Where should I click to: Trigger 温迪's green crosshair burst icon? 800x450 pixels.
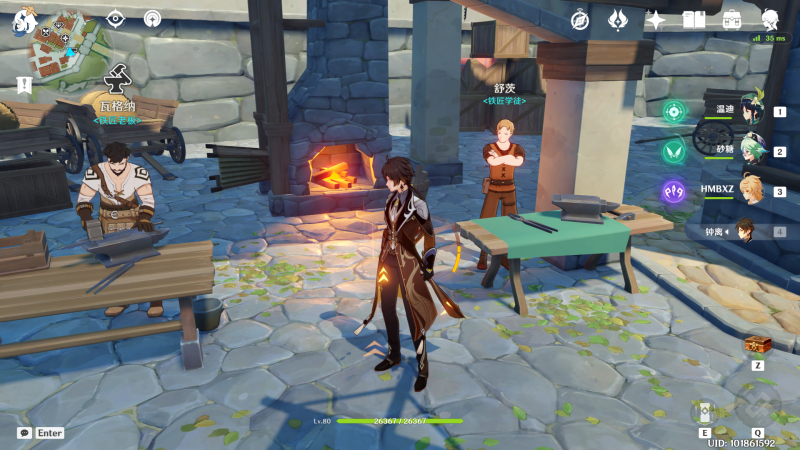pos(673,111)
